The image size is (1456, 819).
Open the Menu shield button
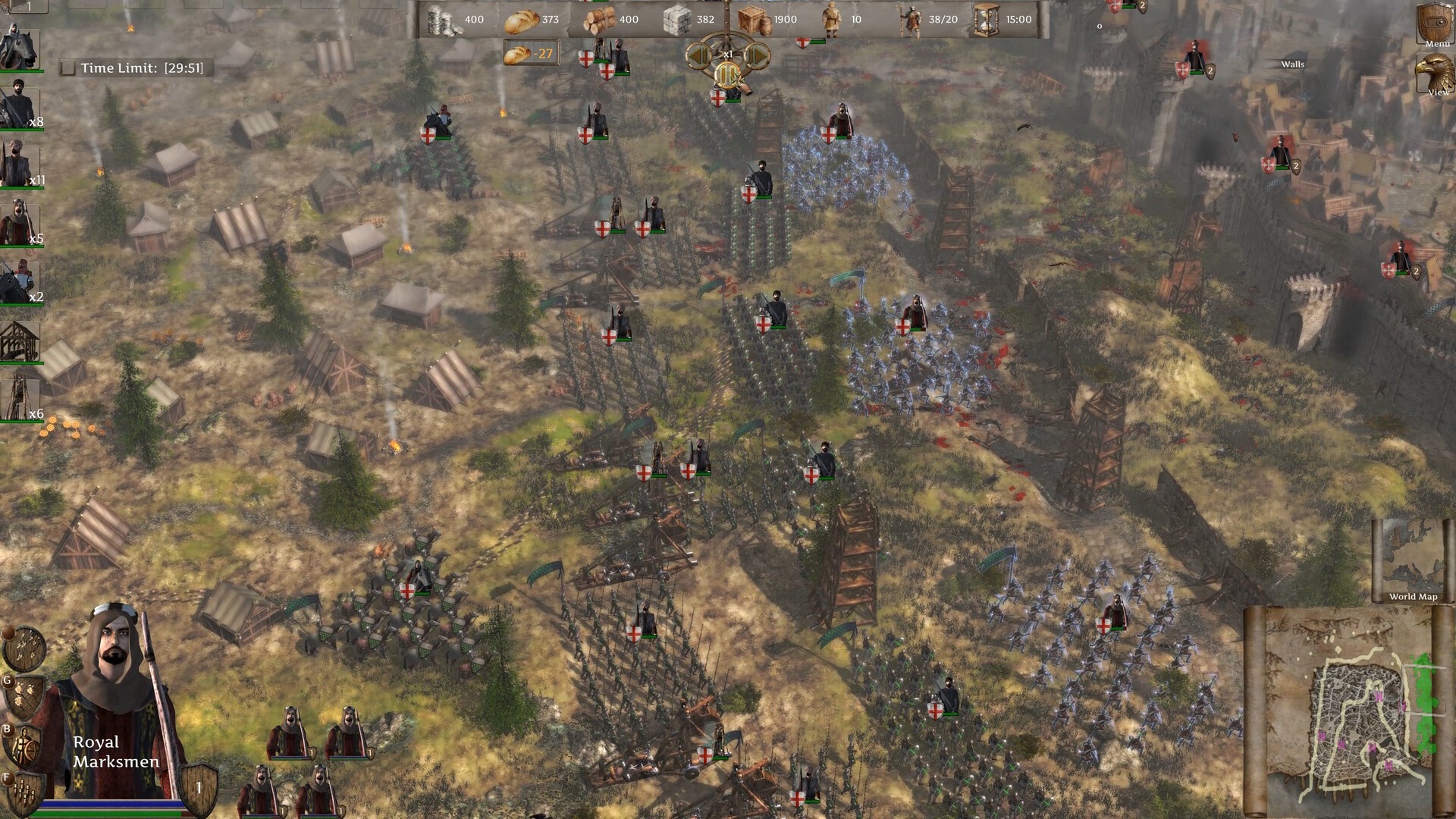[x=1436, y=24]
